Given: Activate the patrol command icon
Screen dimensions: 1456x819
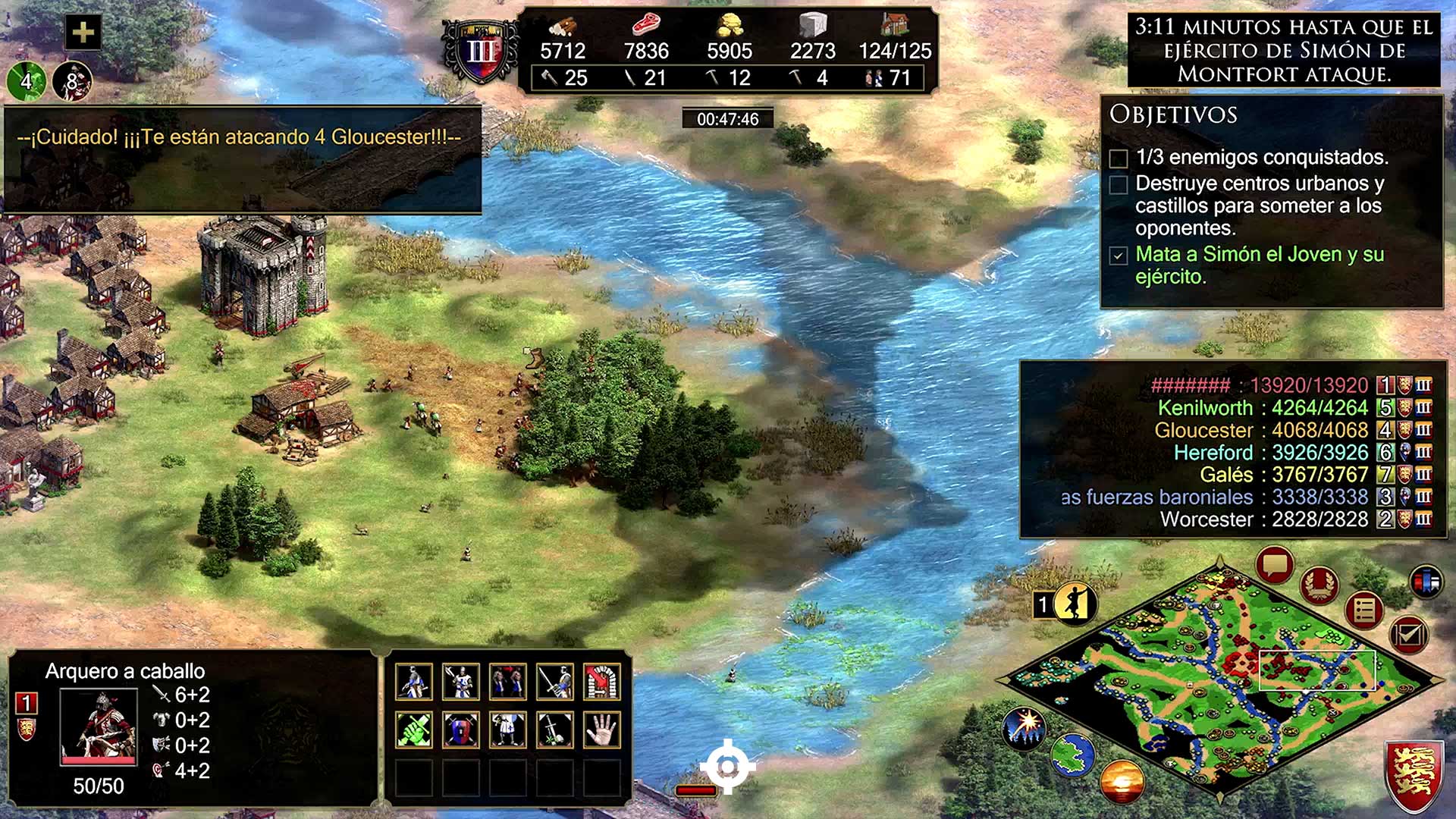Looking at the screenshot, I should [x=461, y=682].
